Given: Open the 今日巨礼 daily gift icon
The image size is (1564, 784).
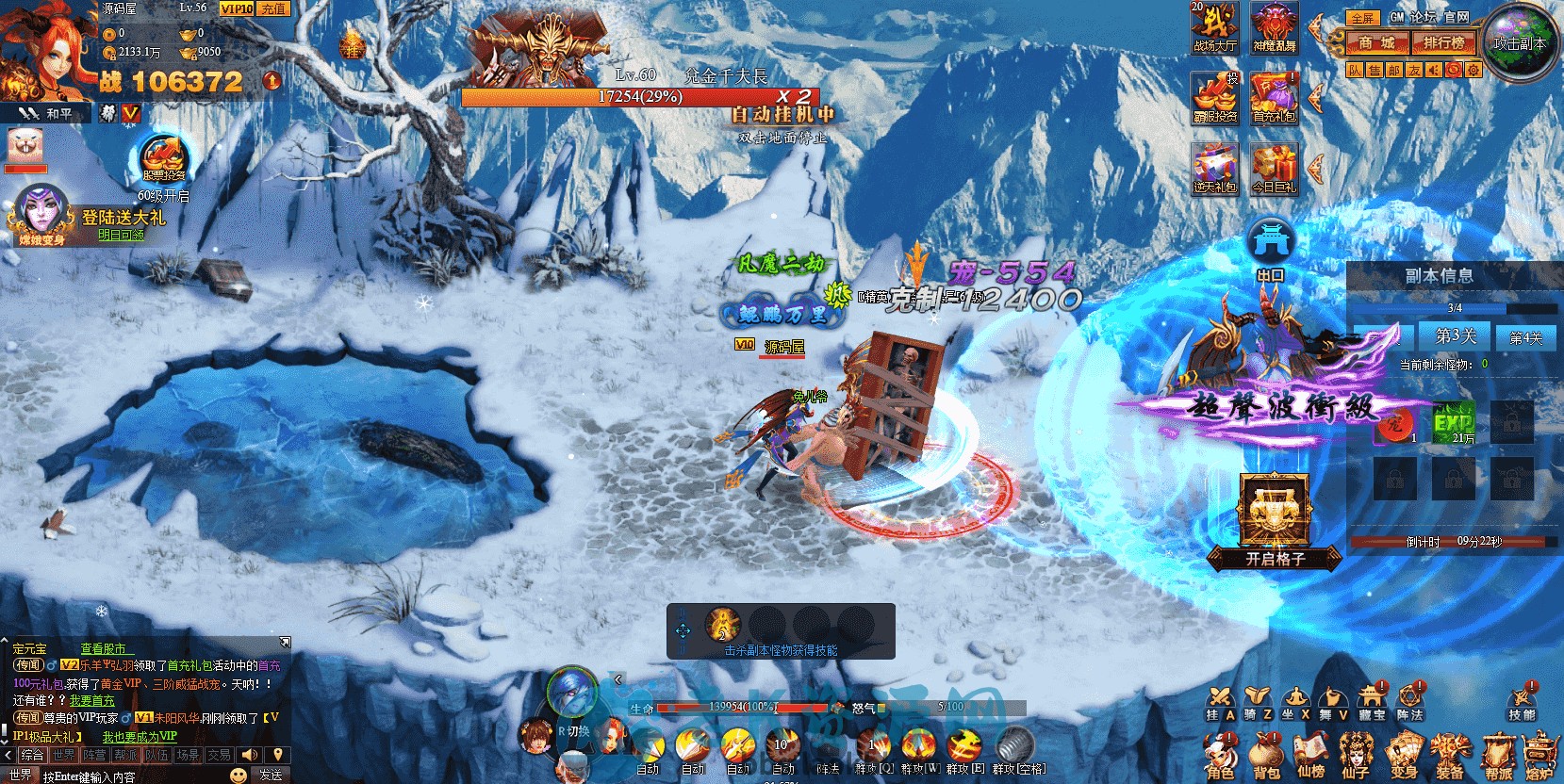Looking at the screenshot, I should click(1274, 169).
